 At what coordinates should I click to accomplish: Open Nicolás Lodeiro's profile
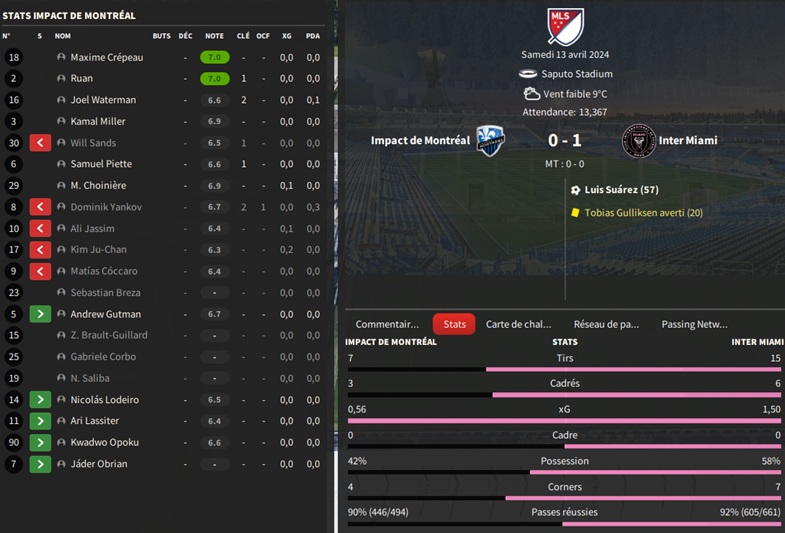[105, 400]
